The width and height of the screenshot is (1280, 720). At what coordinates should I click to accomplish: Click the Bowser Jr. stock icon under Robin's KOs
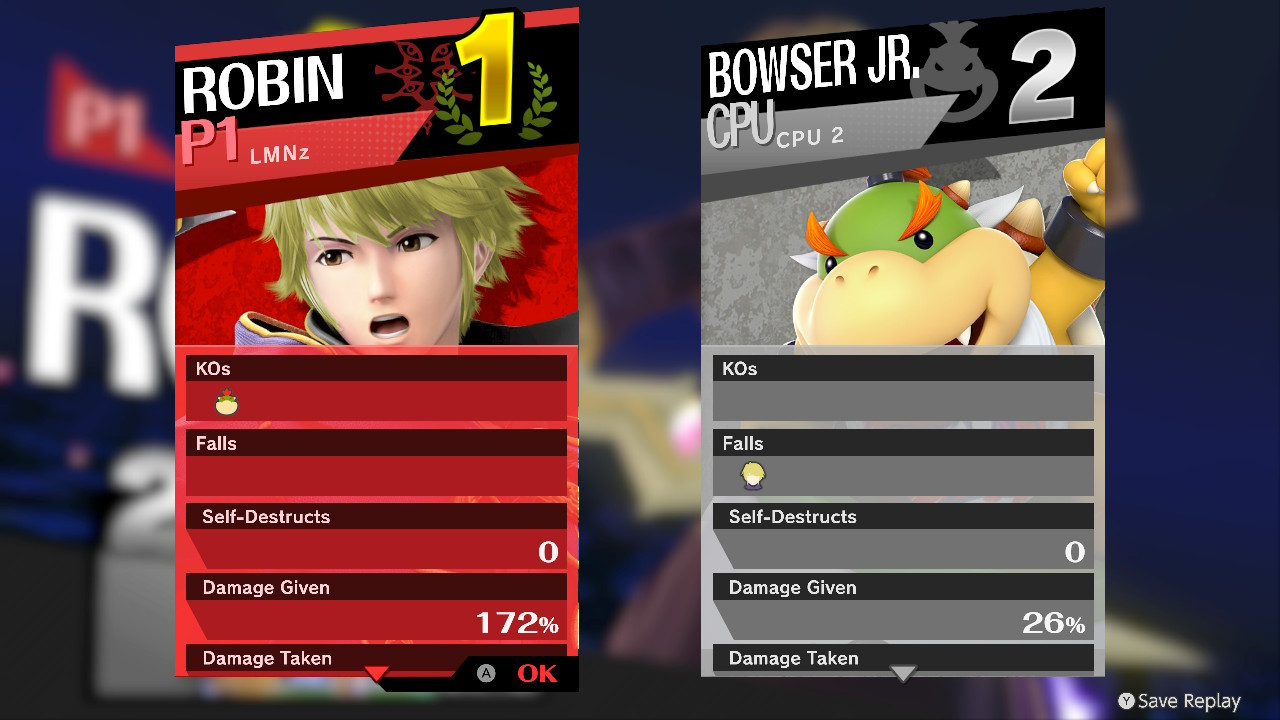point(227,400)
